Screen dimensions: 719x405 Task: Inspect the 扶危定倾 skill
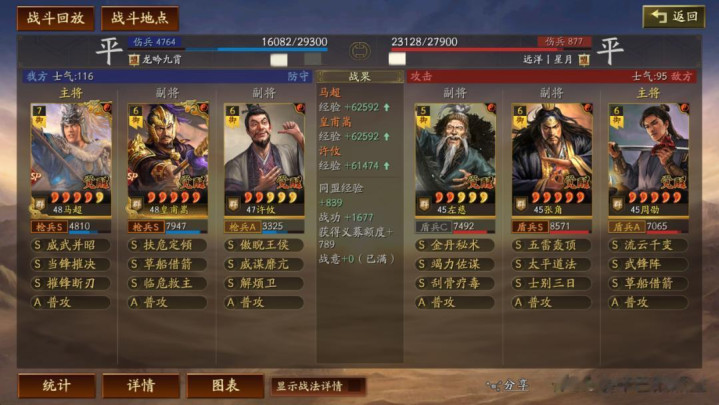pos(167,245)
